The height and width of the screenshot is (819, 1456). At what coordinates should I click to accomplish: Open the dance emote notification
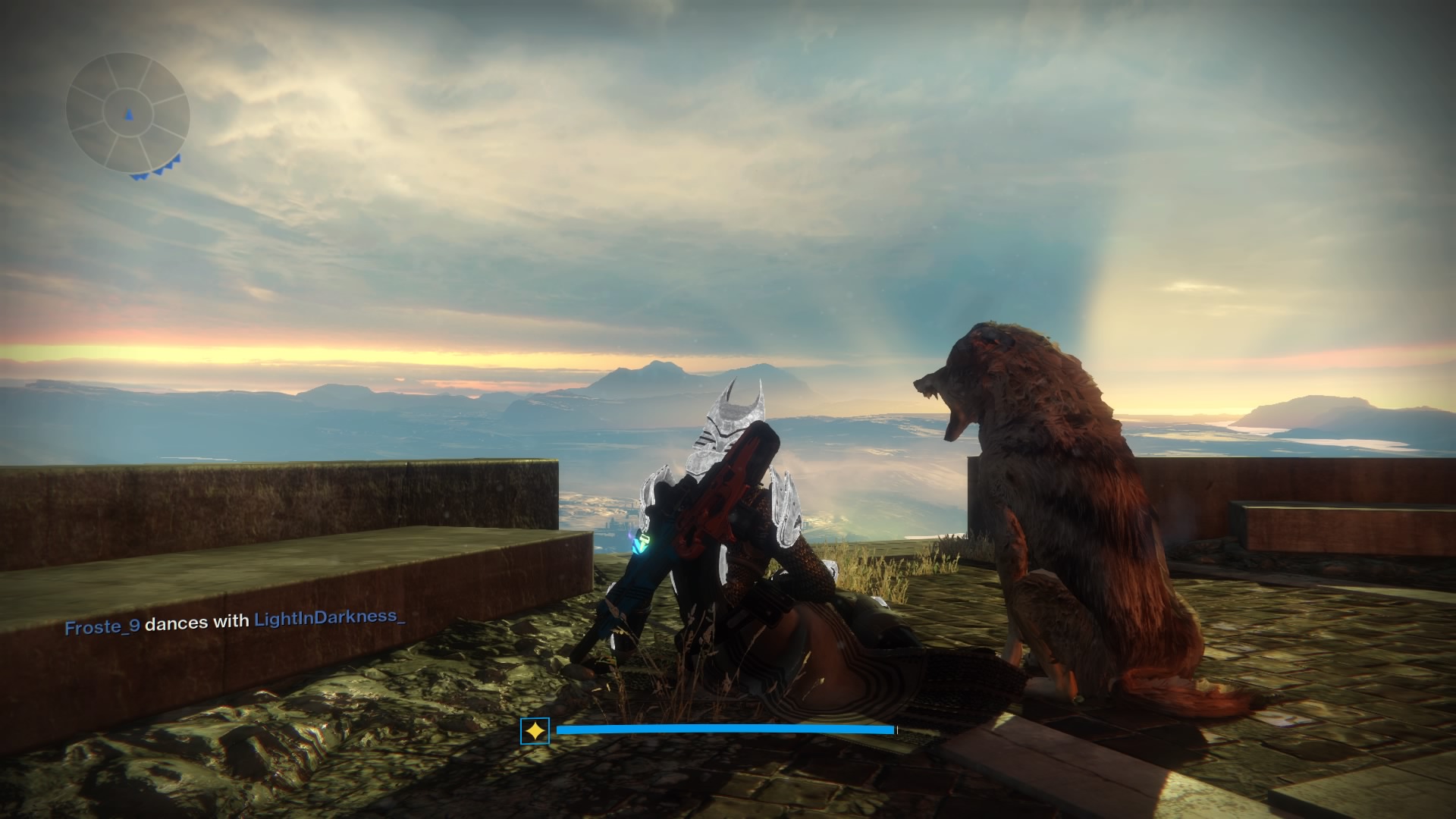(235, 625)
